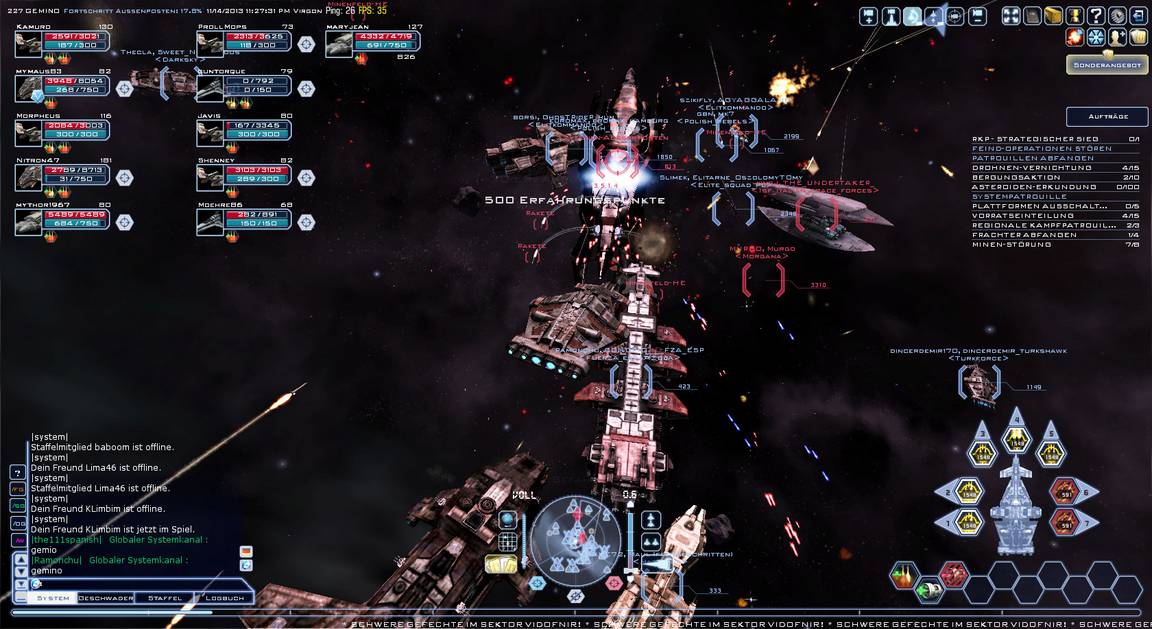The width and height of the screenshot is (1152, 629).
Task: Toggle fullscreen with the four-arrows icon
Action: pyautogui.click(x=1010, y=16)
